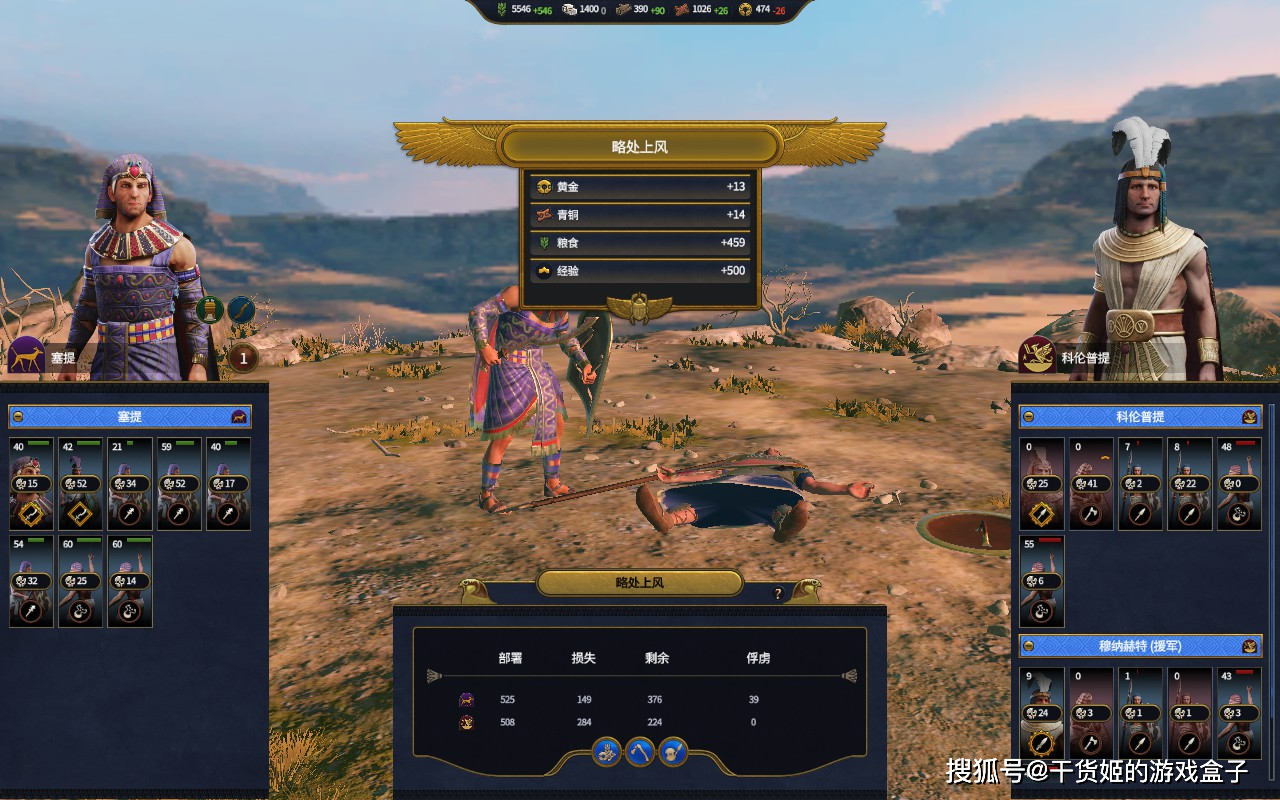
Task: Click the question mark help button
Action: click(x=778, y=594)
